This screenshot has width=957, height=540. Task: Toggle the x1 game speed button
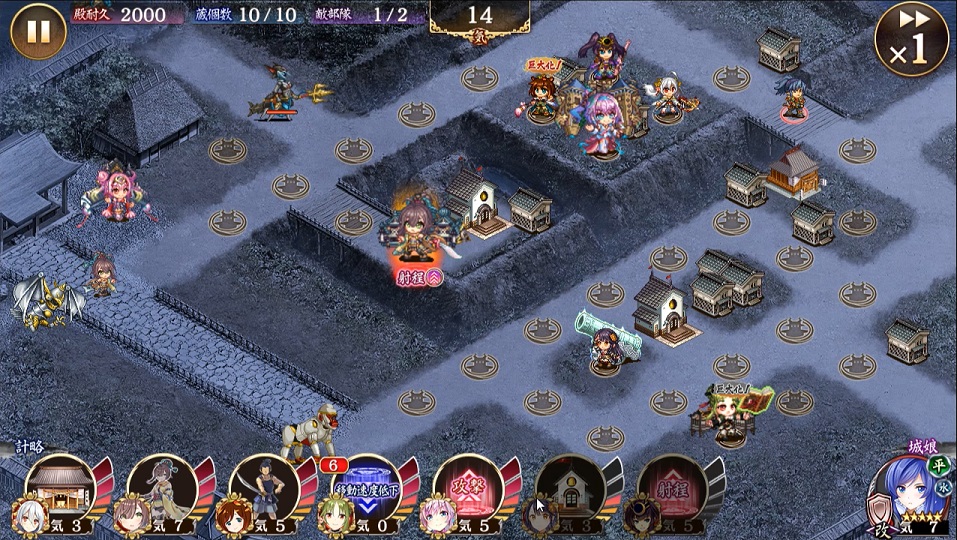point(911,40)
